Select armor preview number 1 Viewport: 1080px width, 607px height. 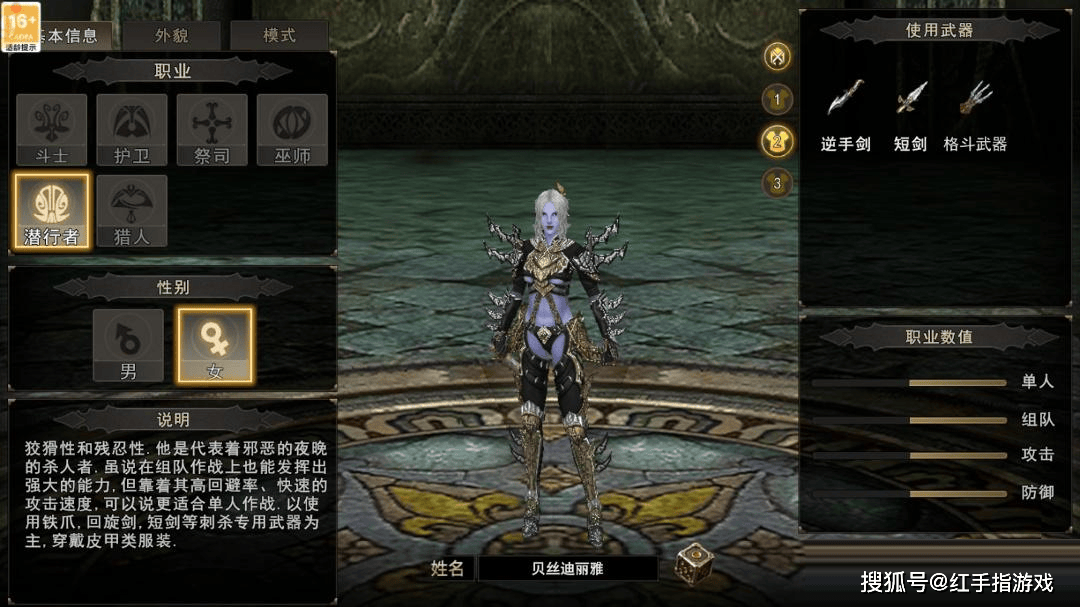777,99
